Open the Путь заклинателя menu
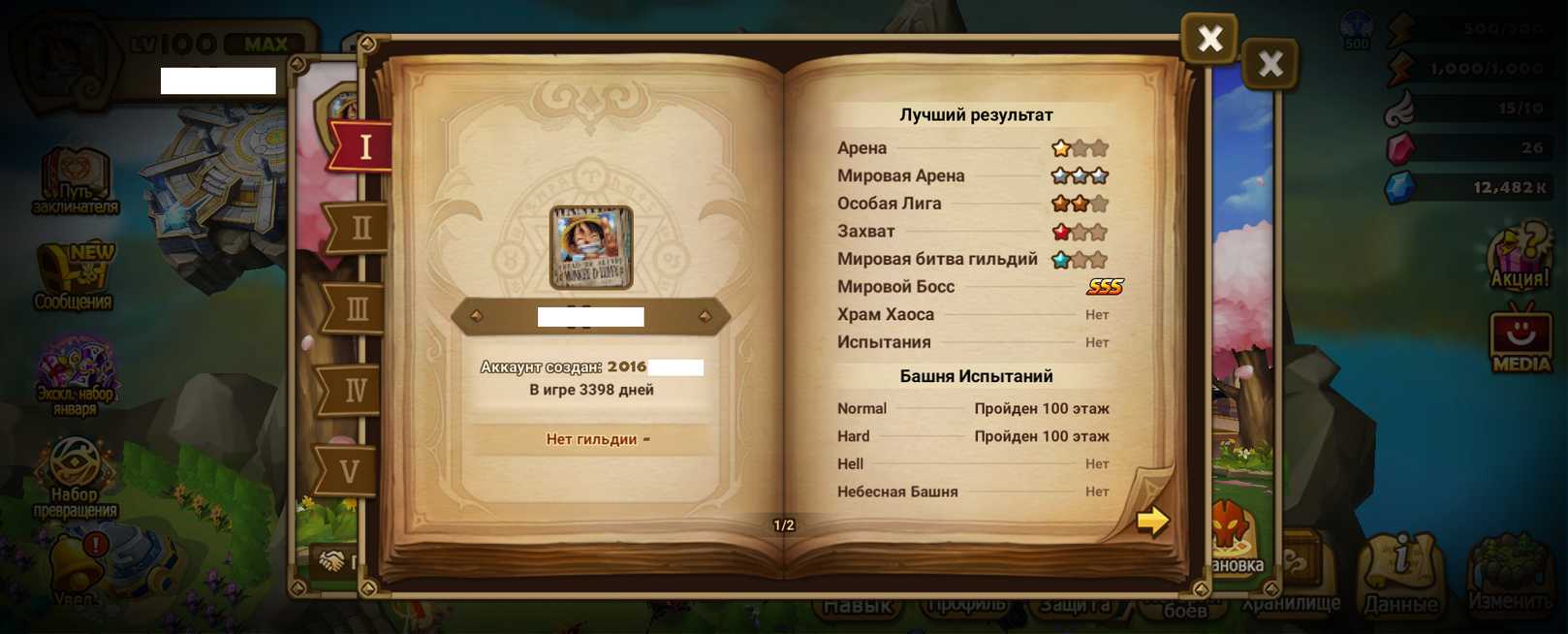Screen dimensions: 1568x634 [x=75, y=180]
